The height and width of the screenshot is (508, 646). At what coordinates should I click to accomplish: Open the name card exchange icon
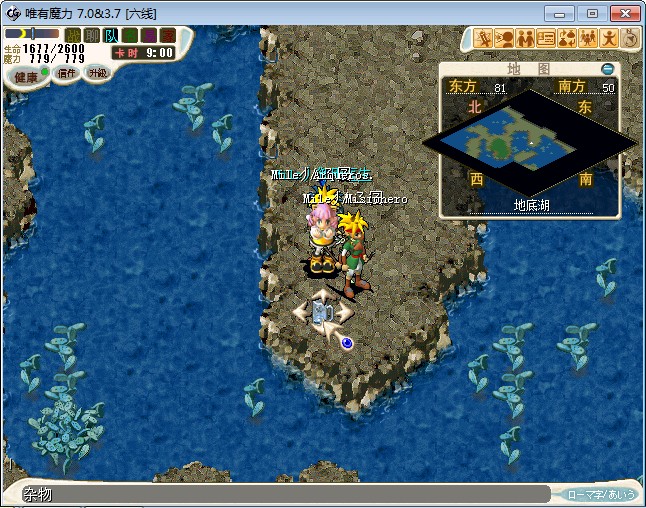(x=546, y=39)
